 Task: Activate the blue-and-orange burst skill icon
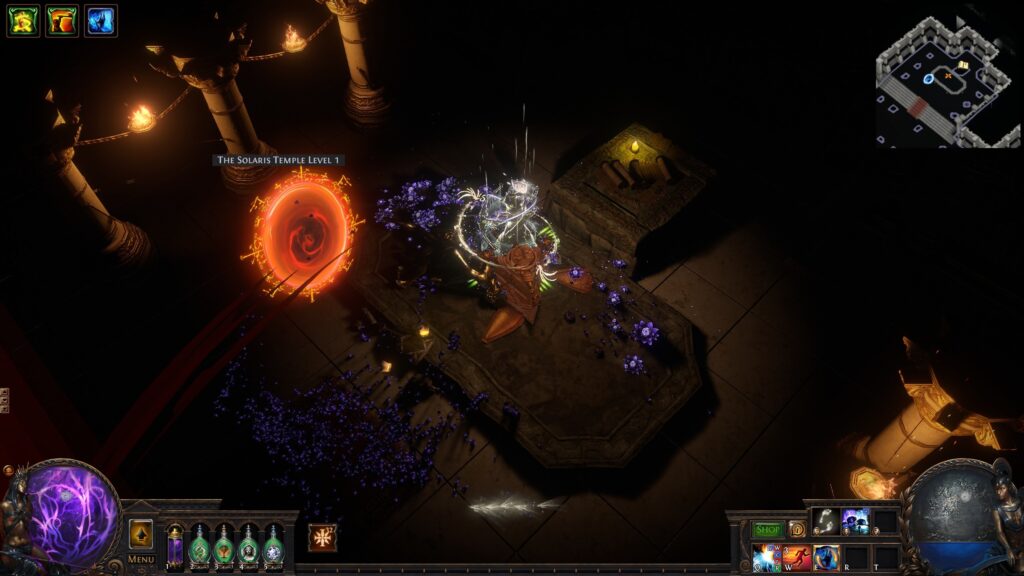(x=767, y=557)
